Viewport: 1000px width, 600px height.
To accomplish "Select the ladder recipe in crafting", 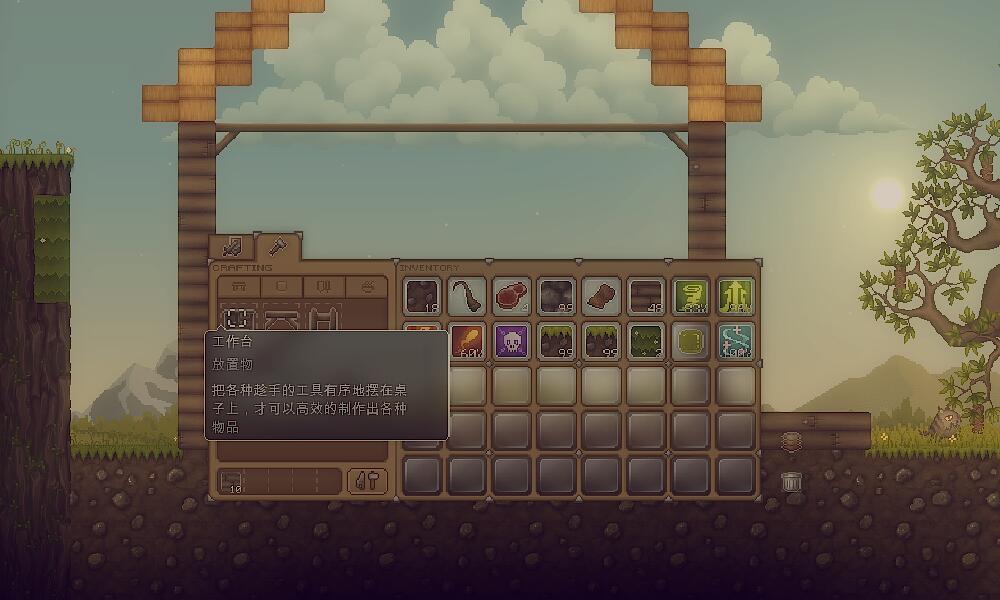I will 322,319.
